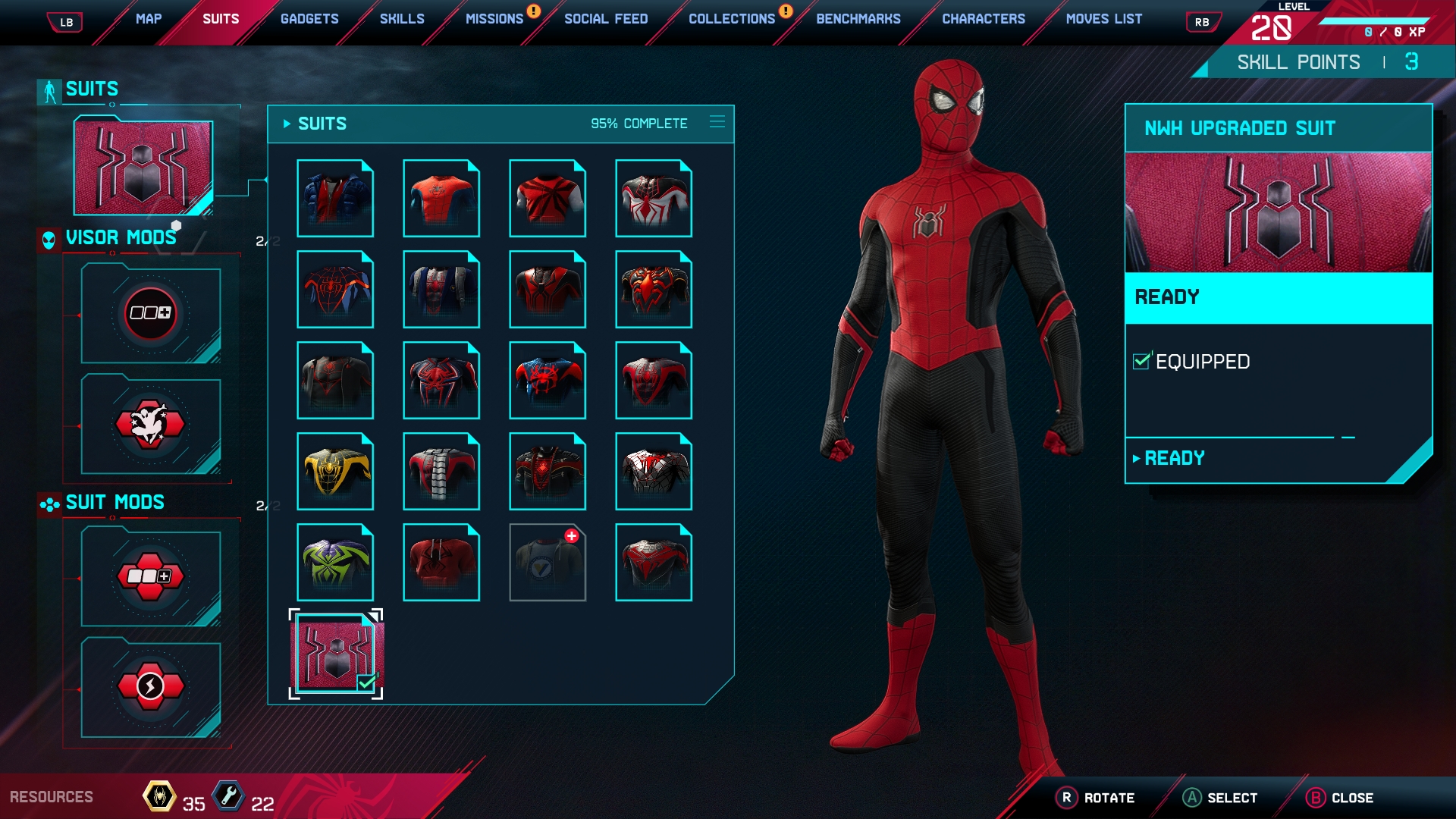Open the first visor mod slot
Screen dimensions: 1456x819
150,313
